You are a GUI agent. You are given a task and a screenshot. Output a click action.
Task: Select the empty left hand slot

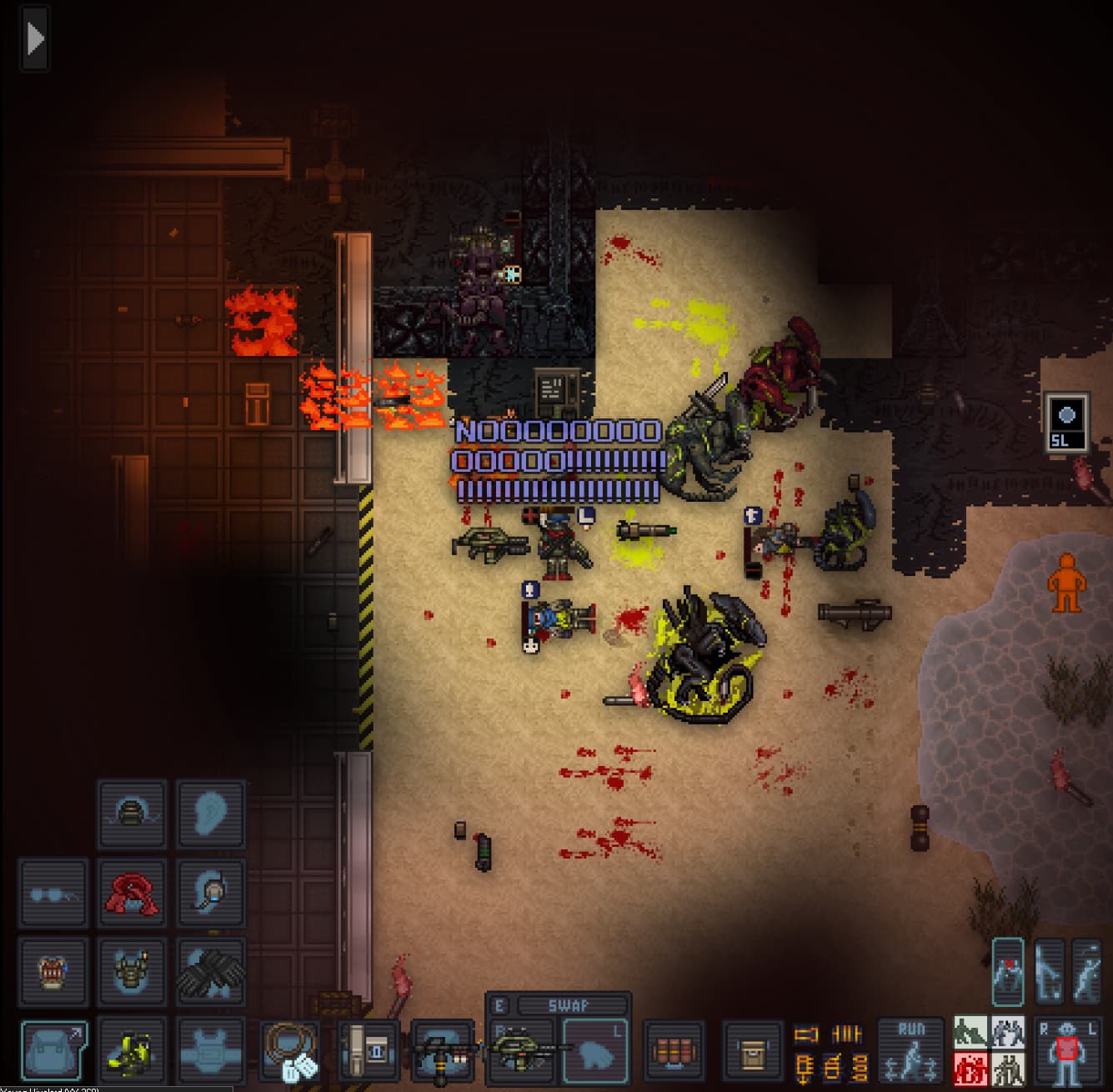(x=594, y=1050)
